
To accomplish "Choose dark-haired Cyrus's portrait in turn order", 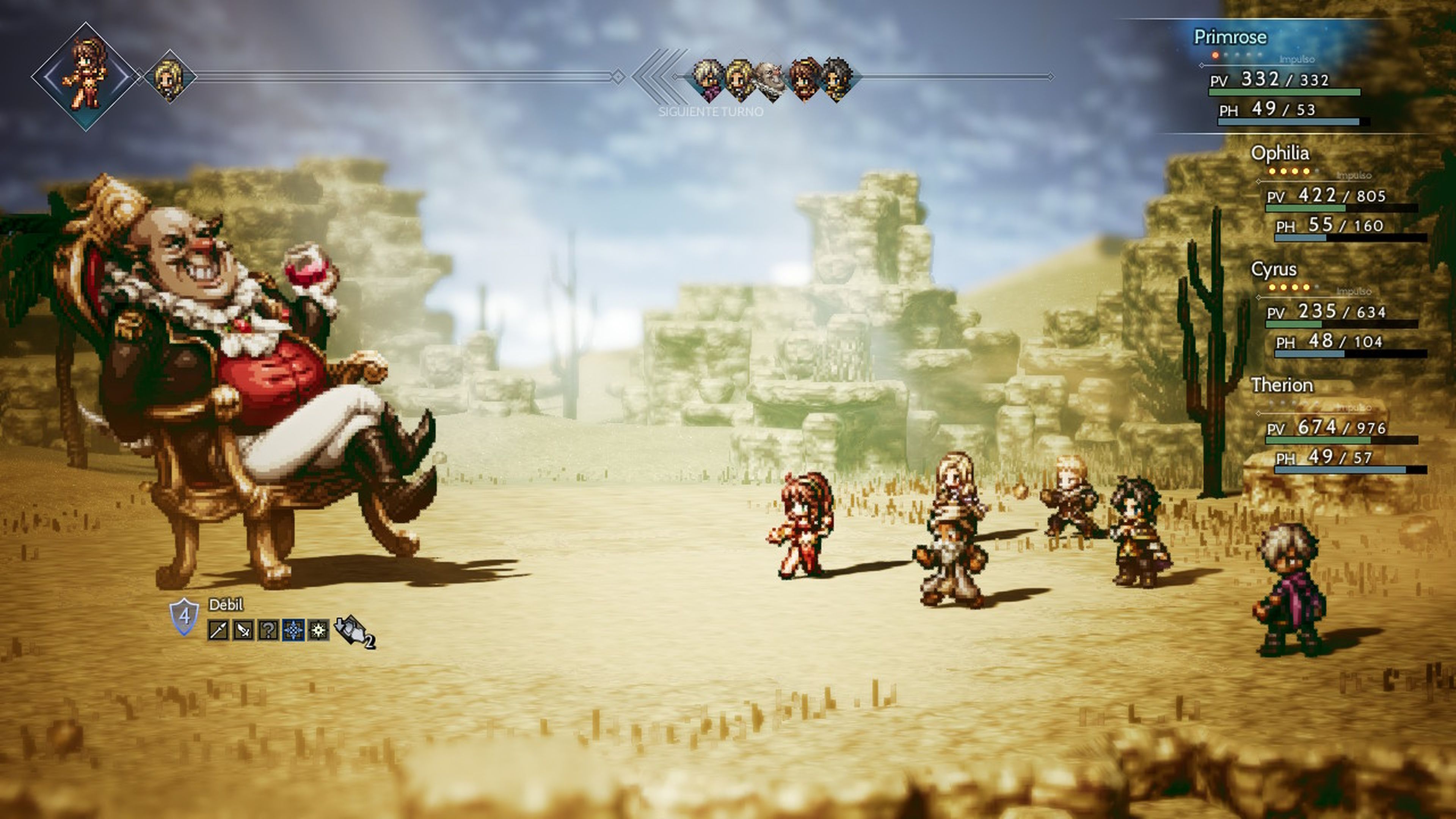I will coord(836,79).
